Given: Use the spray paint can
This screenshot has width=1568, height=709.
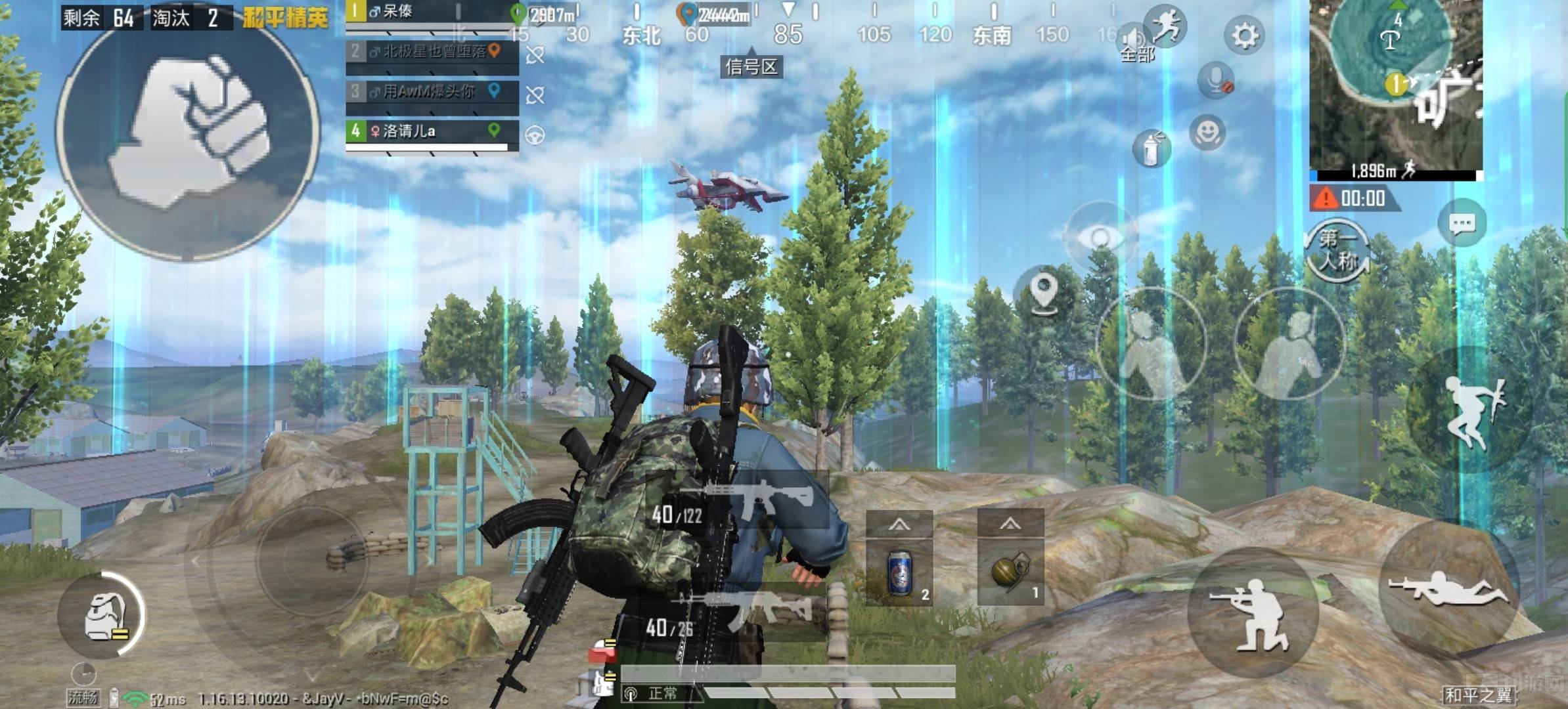Looking at the screenshot, I should pos(1151,149).
